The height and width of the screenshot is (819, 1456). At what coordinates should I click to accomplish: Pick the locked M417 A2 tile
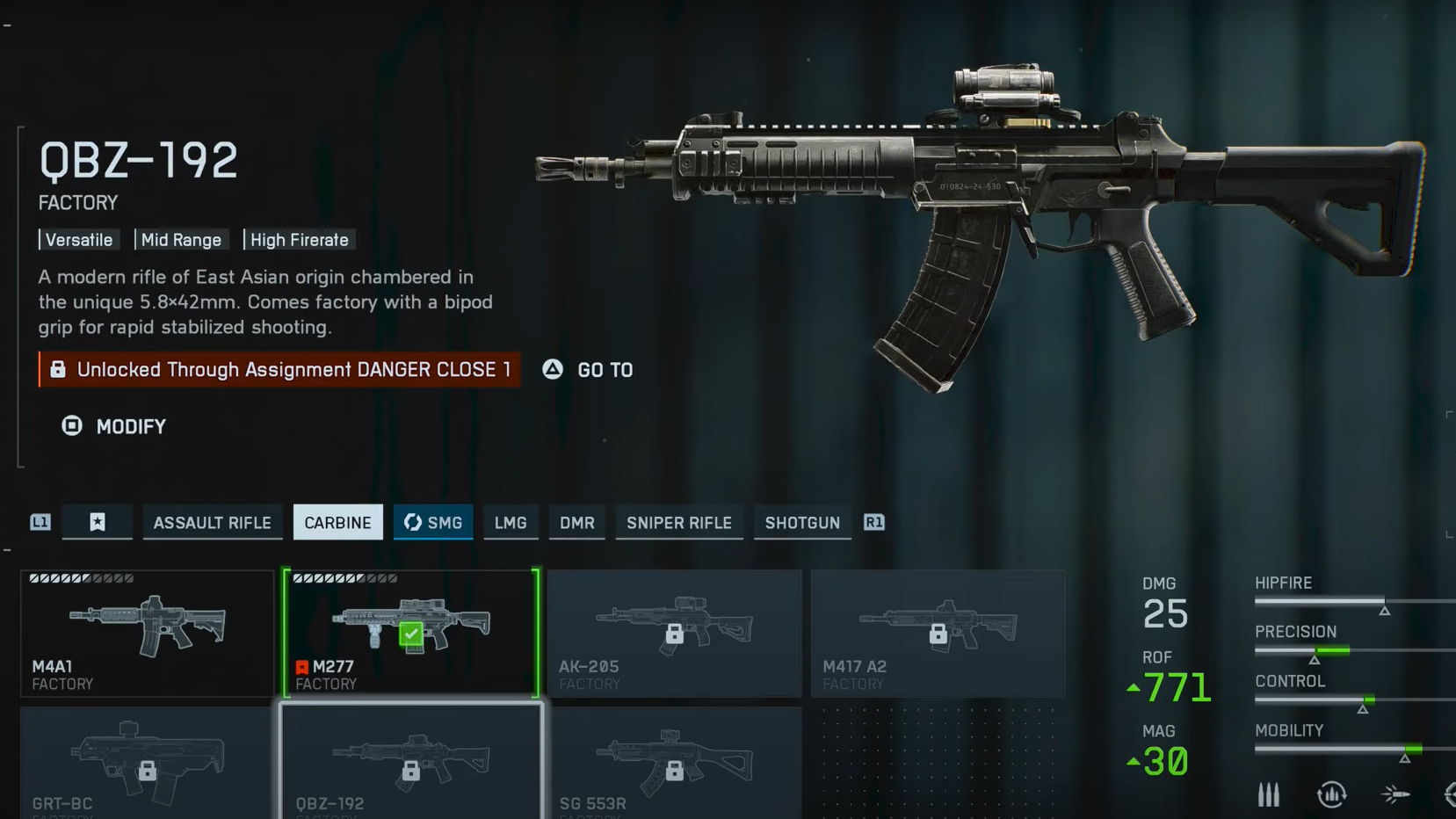tap(938, 634)
